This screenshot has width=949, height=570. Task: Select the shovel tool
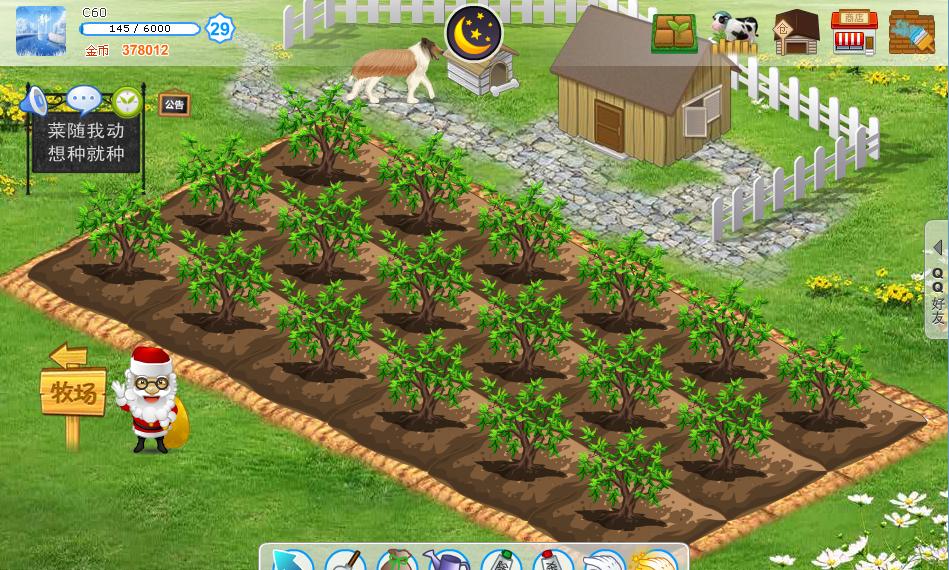pos(346,561)
